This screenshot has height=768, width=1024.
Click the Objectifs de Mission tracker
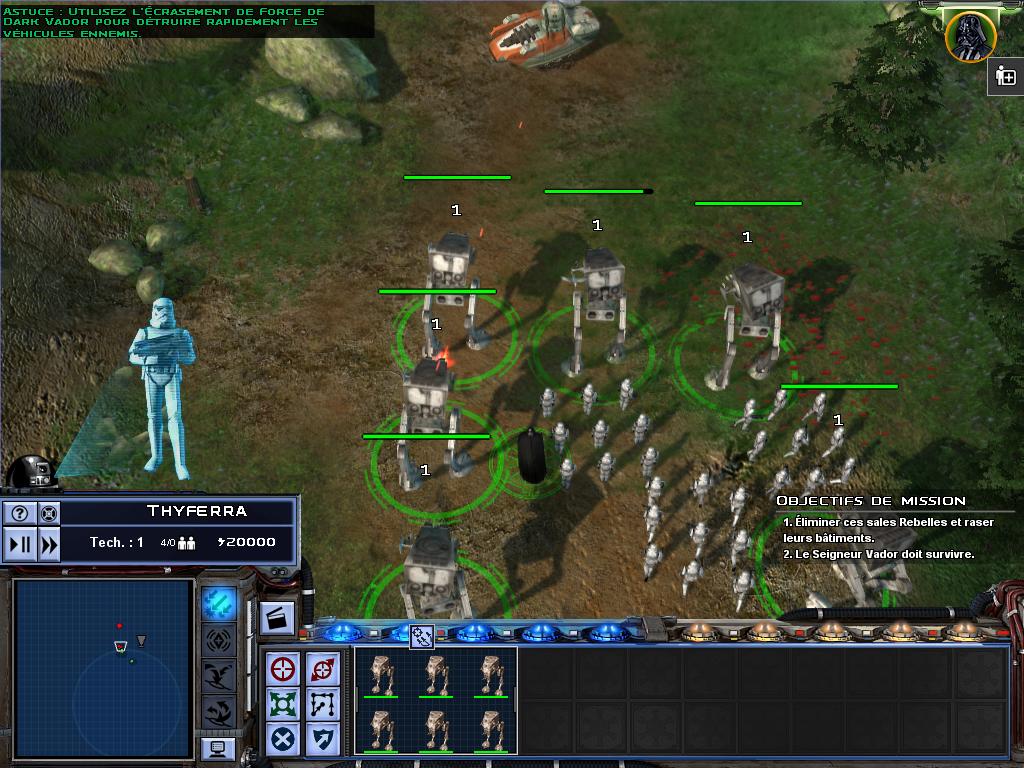870,501
